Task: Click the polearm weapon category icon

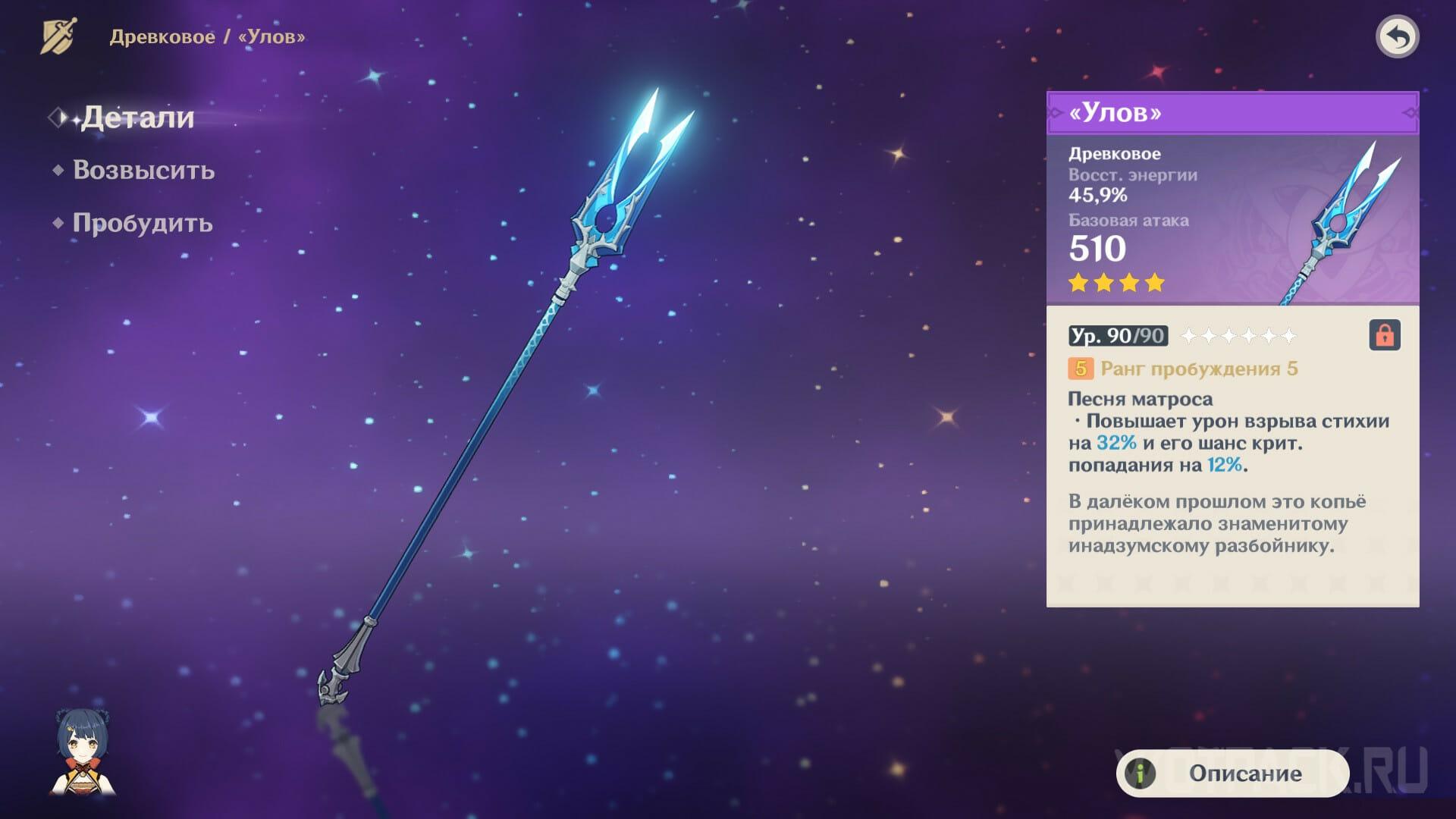Action: click(58, 36)
